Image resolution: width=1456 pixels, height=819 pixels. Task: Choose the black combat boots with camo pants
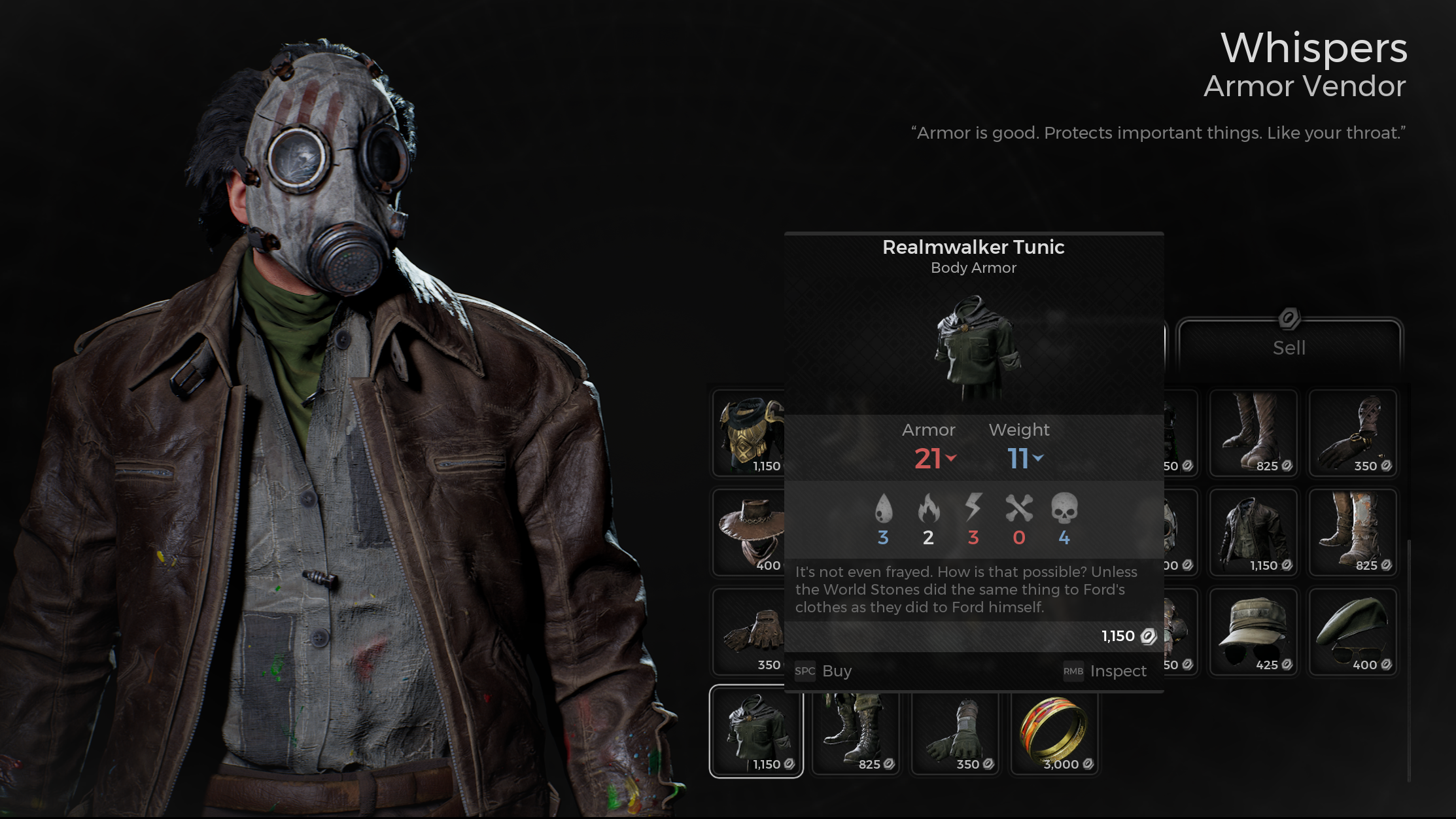pos(856,731)
